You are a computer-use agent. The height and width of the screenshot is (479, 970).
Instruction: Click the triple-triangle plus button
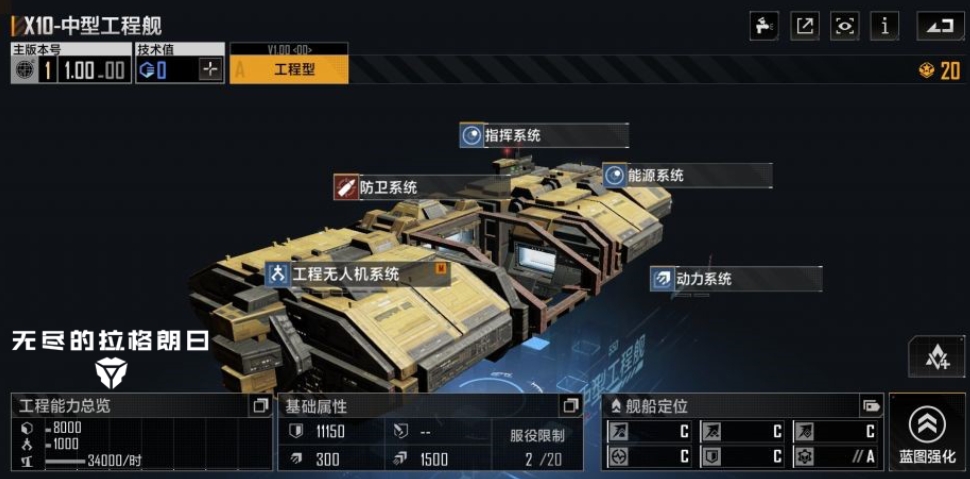pyautogui.click(x=936, y=357)
